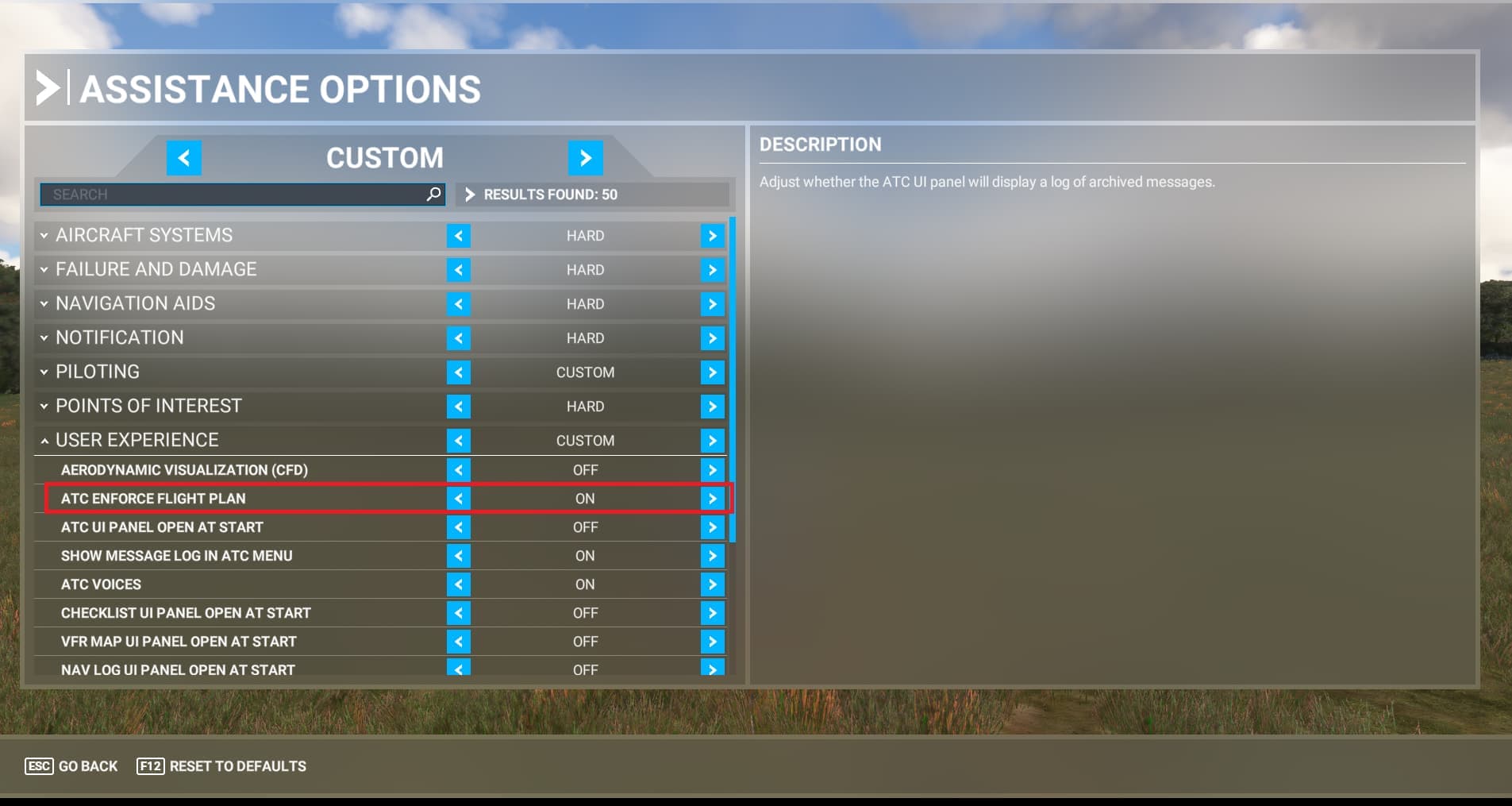Expand the NAVIGATION AIDS category

[x=44, y=303]
